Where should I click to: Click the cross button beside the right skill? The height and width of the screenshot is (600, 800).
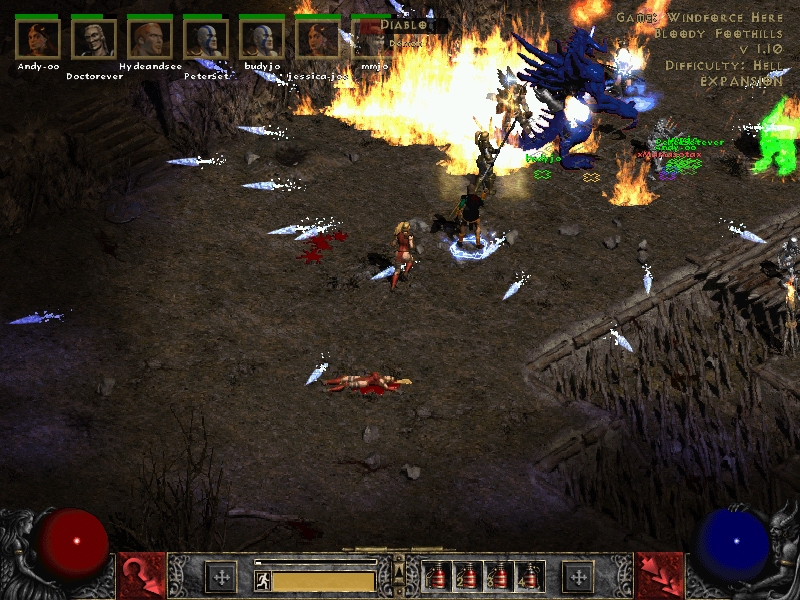(x=578, y=576)
